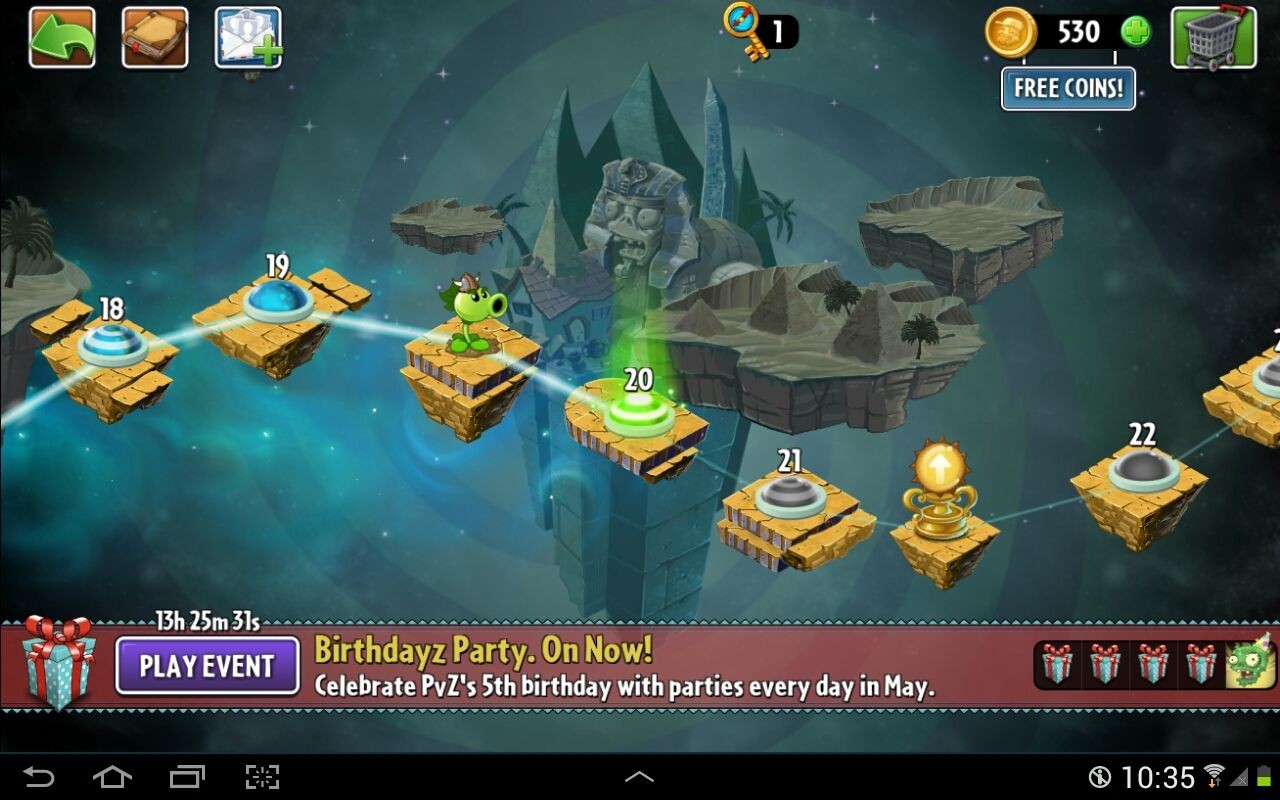Screen dimensions: 1280x800
Task: Claim the FREE COINS! offer
Action: [1068, 88]
